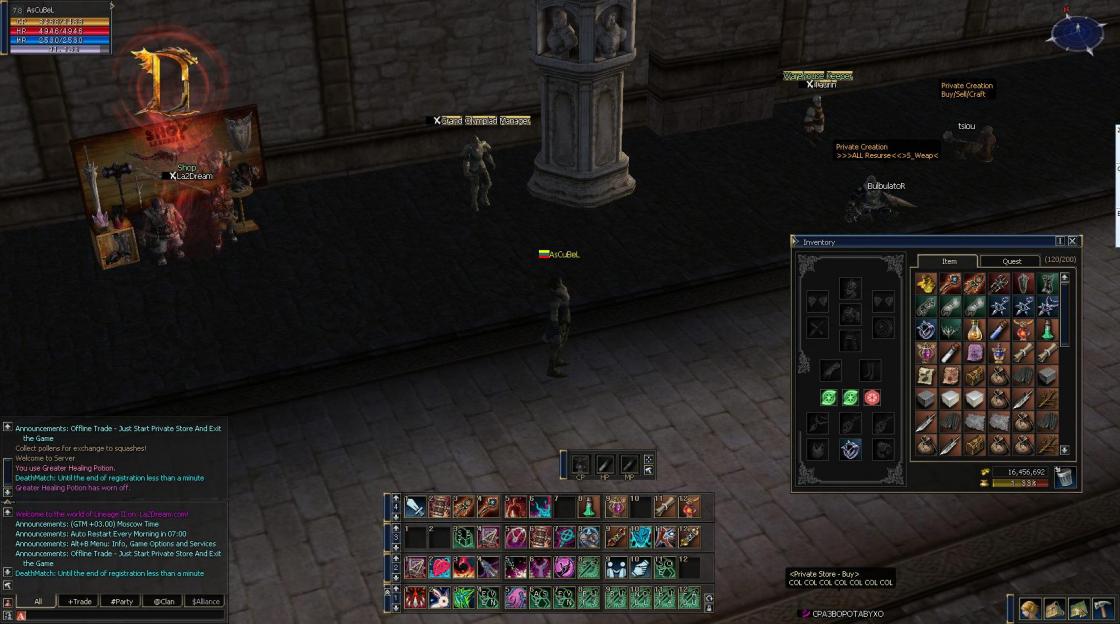
Task: Select the green potion flask in inventory
Action: coord(1046,329)
